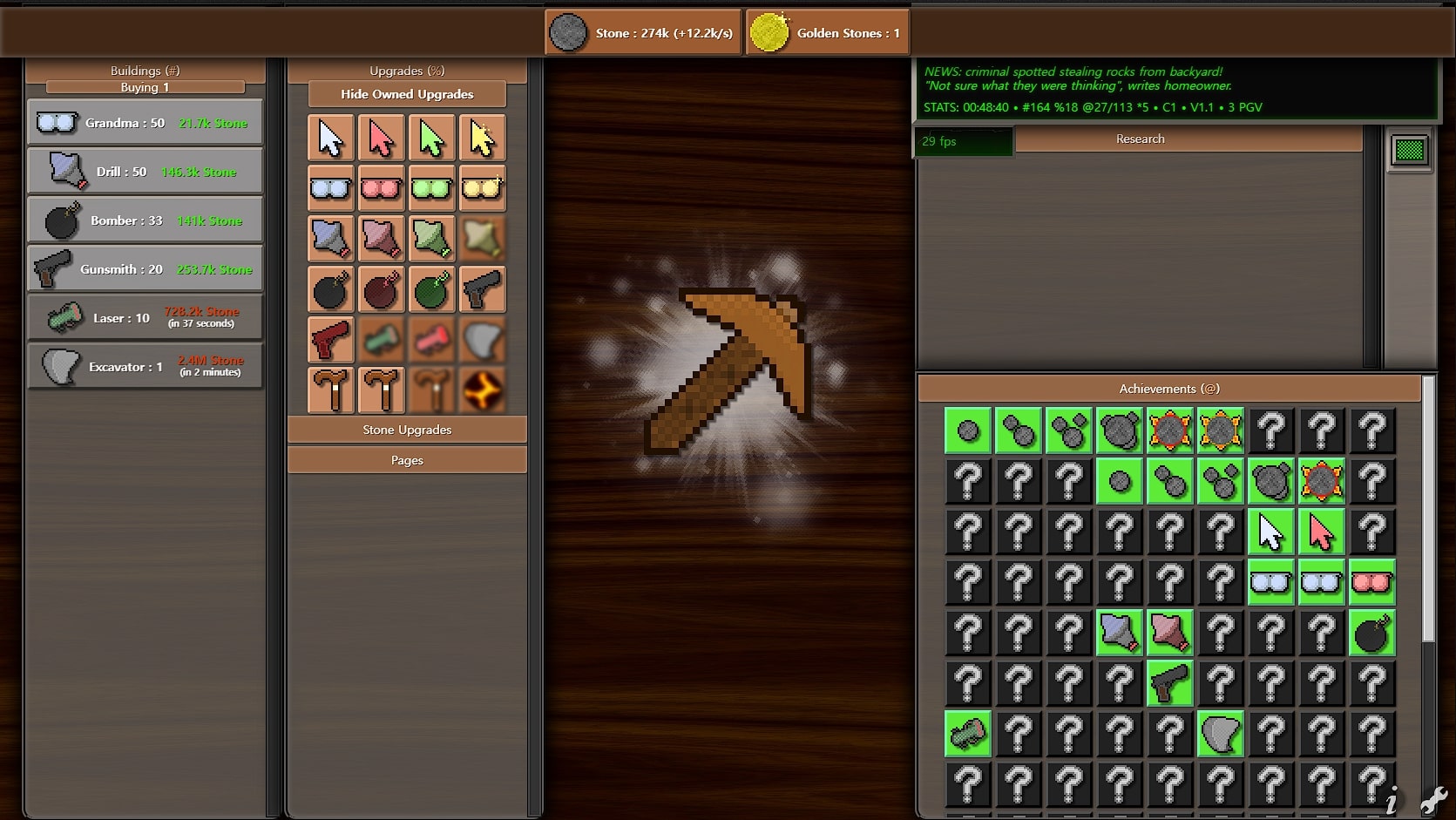Click Hide Owned Upgrades
Screen dimensions: 1456x820
click(x=407, y=94)
